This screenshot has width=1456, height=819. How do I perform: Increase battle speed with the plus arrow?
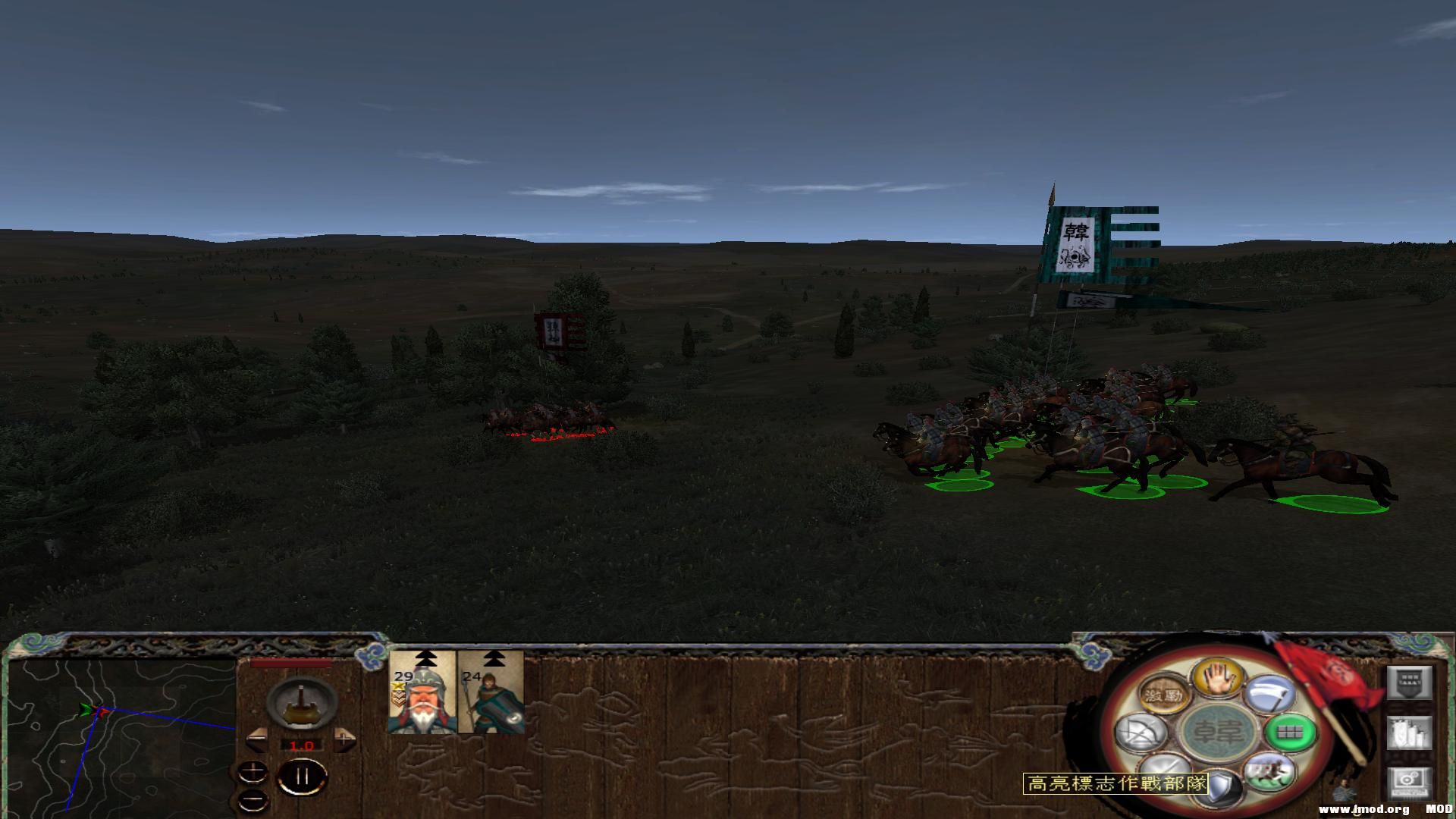[x=344, y=739]
